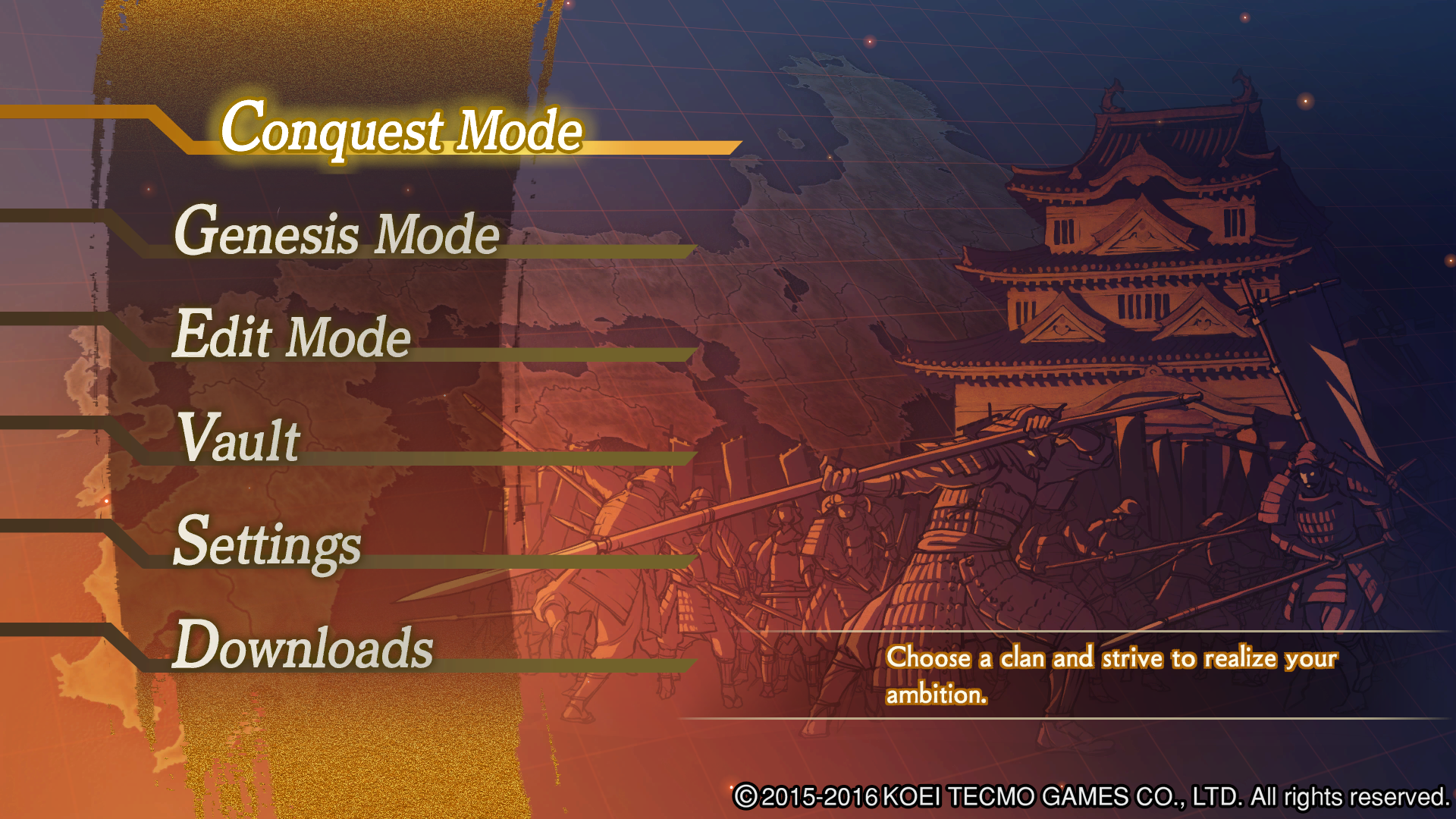Open the Vault
The width and height of the screenshot is (1456, 819).
[x=239, y=440]
